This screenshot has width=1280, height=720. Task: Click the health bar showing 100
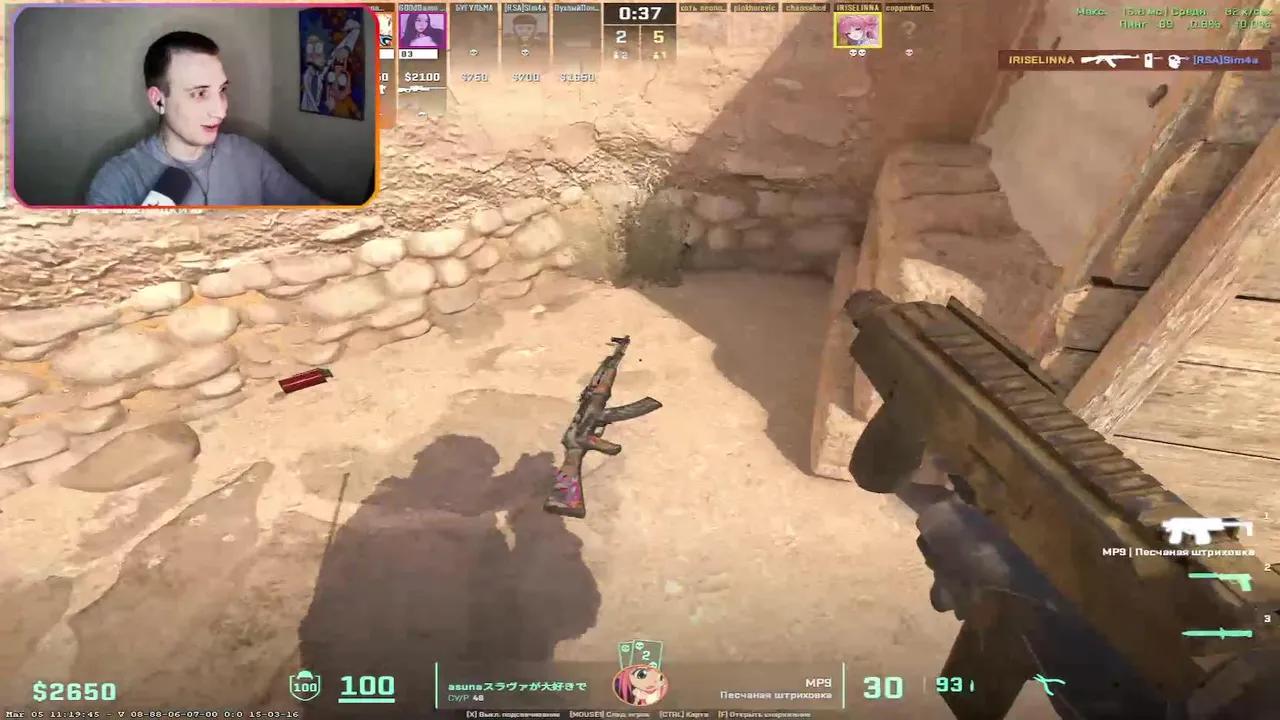point(366,685)
